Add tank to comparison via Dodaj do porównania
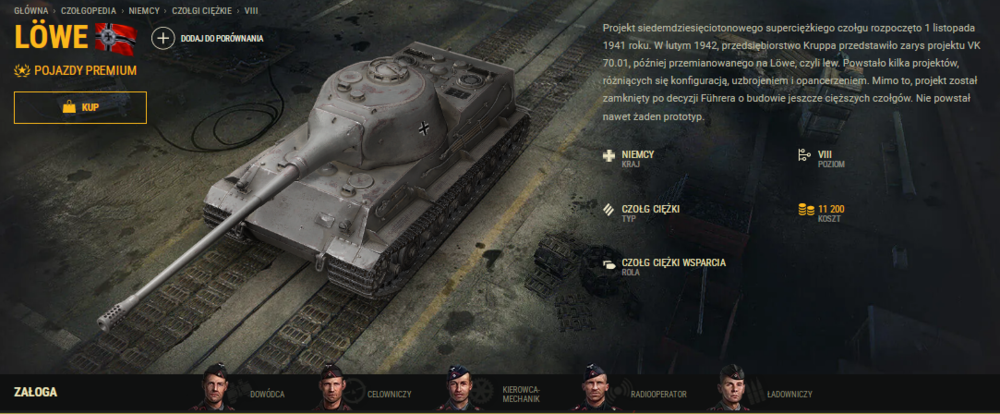The height and width of the screenshot is (414, 1000). 208,38
